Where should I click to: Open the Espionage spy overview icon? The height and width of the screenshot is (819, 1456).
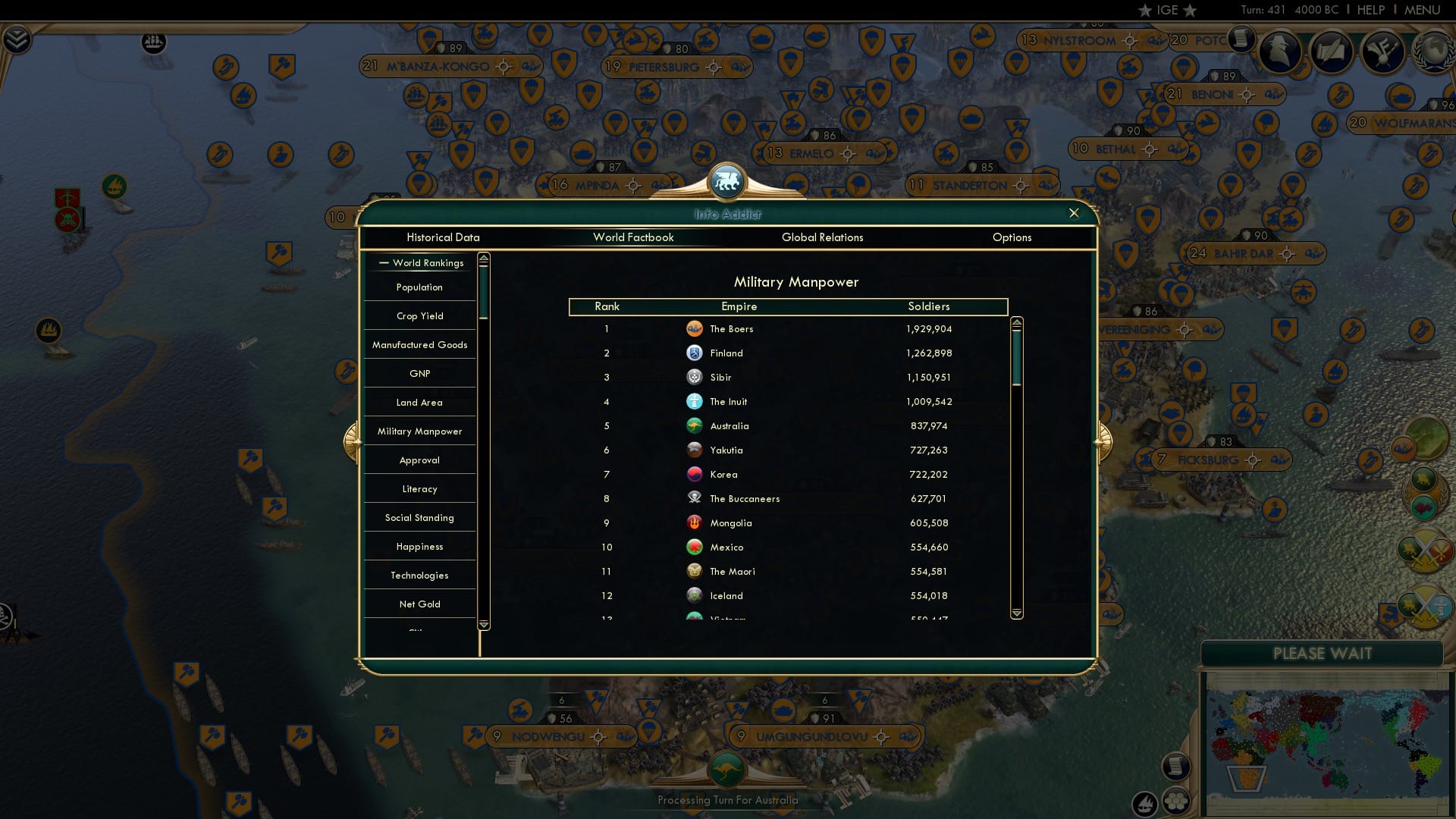pyautogui.click(x=1280, y=52)
